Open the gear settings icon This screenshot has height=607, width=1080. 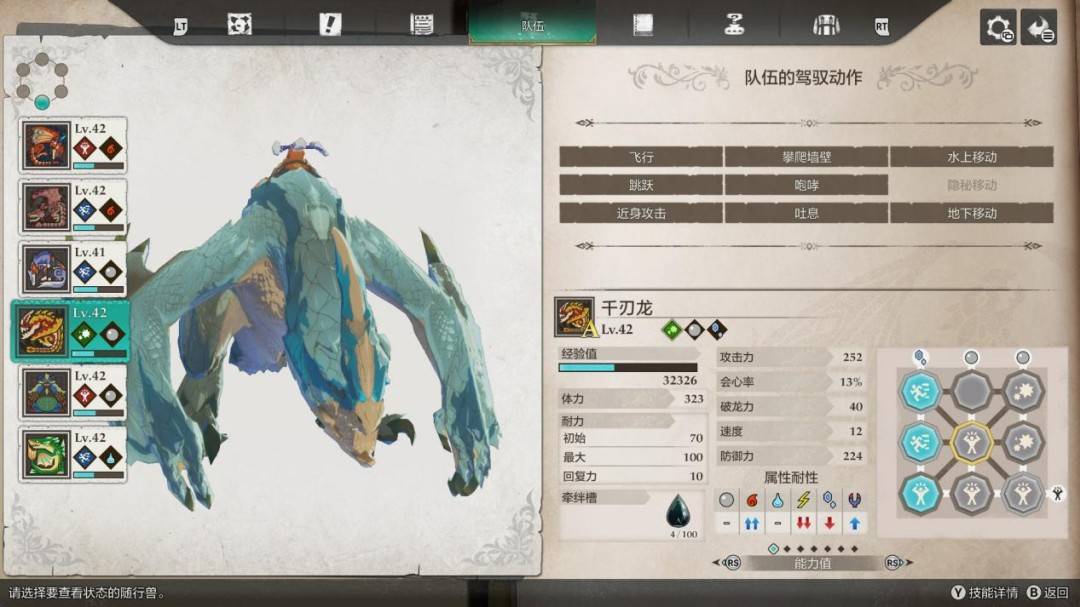(x=998, y=27)
